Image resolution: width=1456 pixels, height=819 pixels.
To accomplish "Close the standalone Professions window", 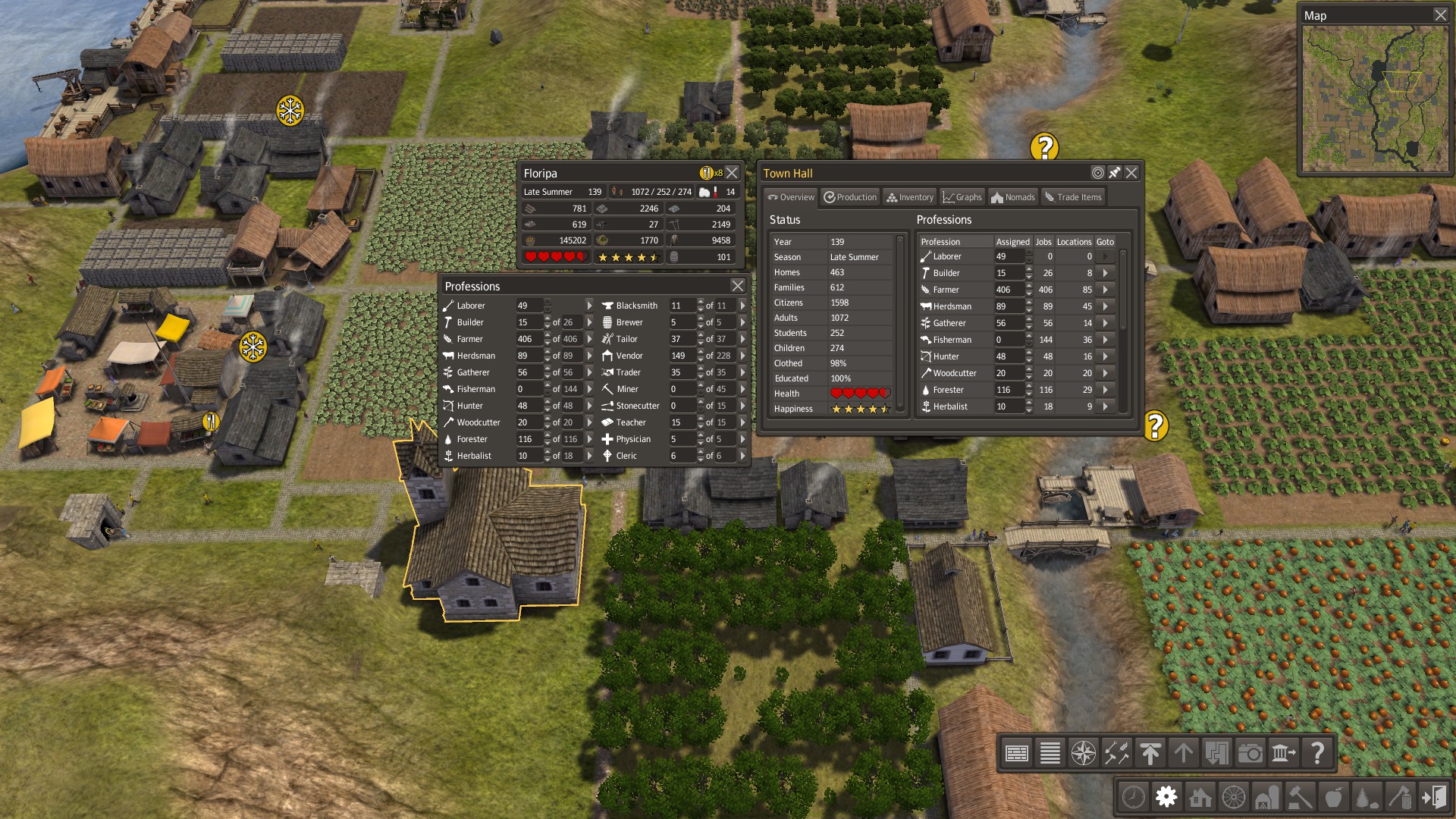I will (x=737, y=286).
